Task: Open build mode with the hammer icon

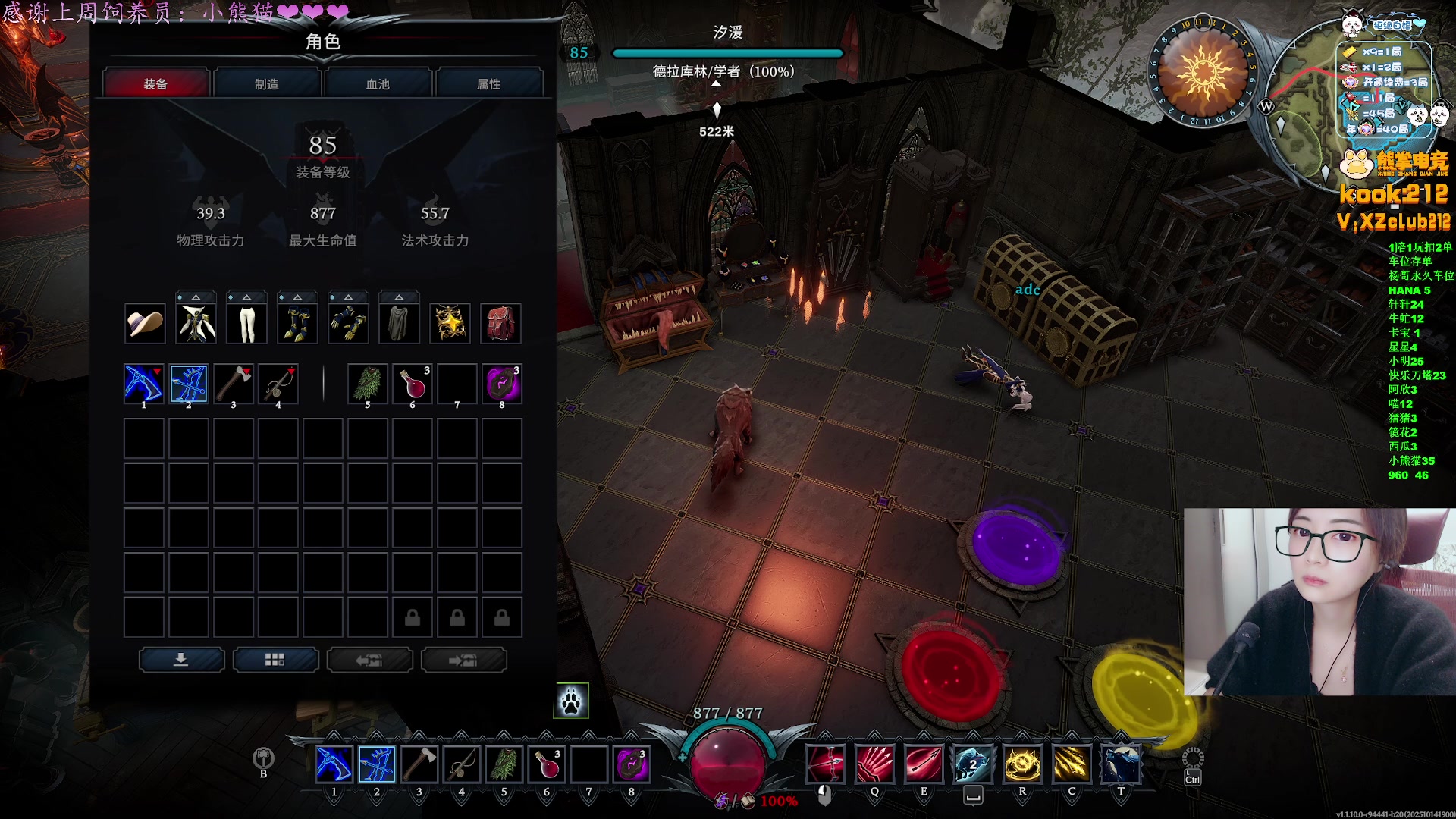Action: [263, 758]
